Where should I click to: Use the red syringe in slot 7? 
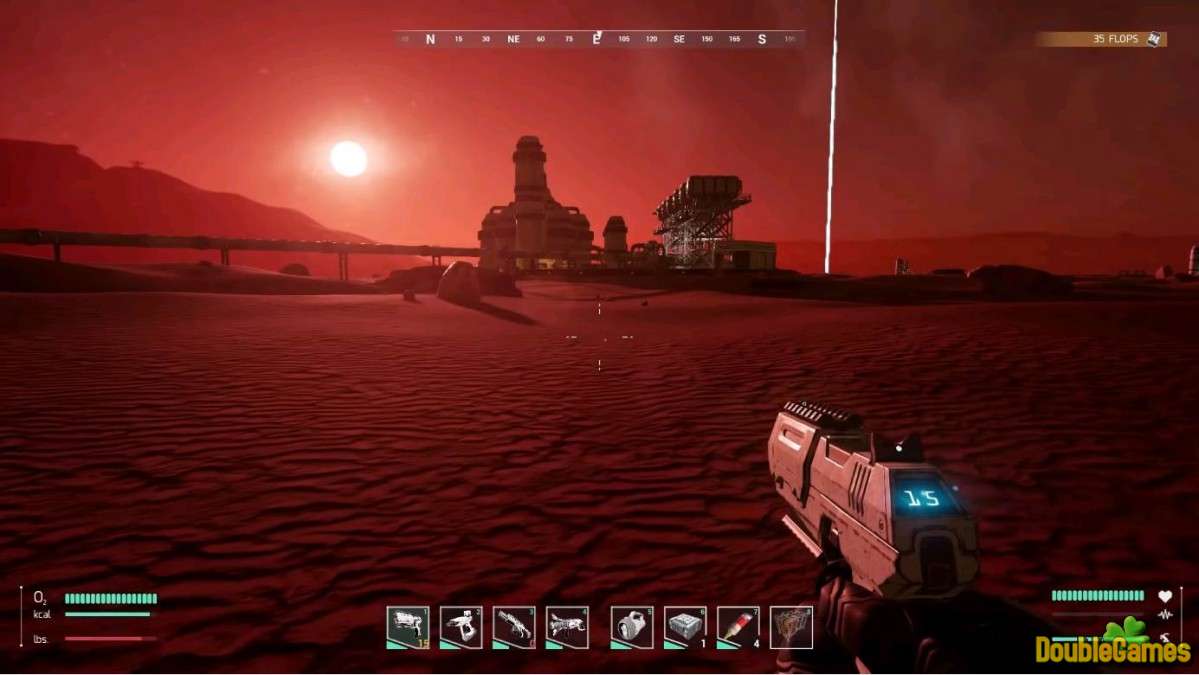click(x=738, y=627)
